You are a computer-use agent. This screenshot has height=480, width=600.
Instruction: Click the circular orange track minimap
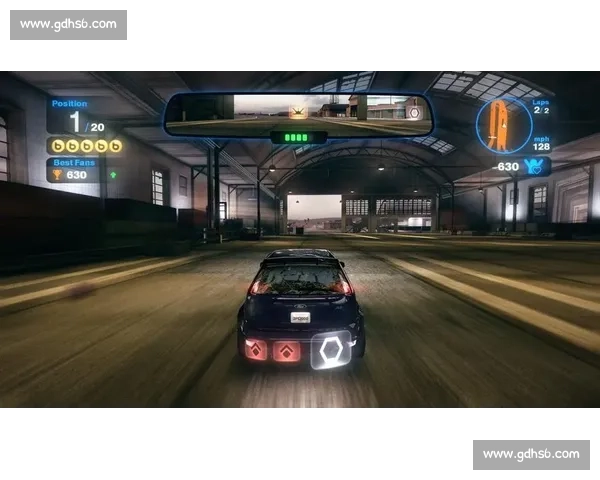point(503,126)
